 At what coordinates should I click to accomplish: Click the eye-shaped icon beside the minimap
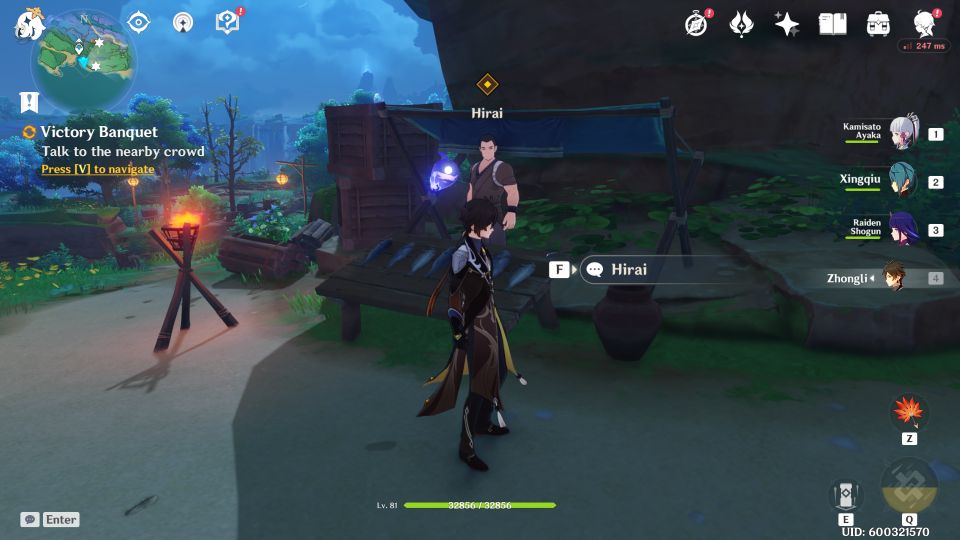[x=139, y=23]
